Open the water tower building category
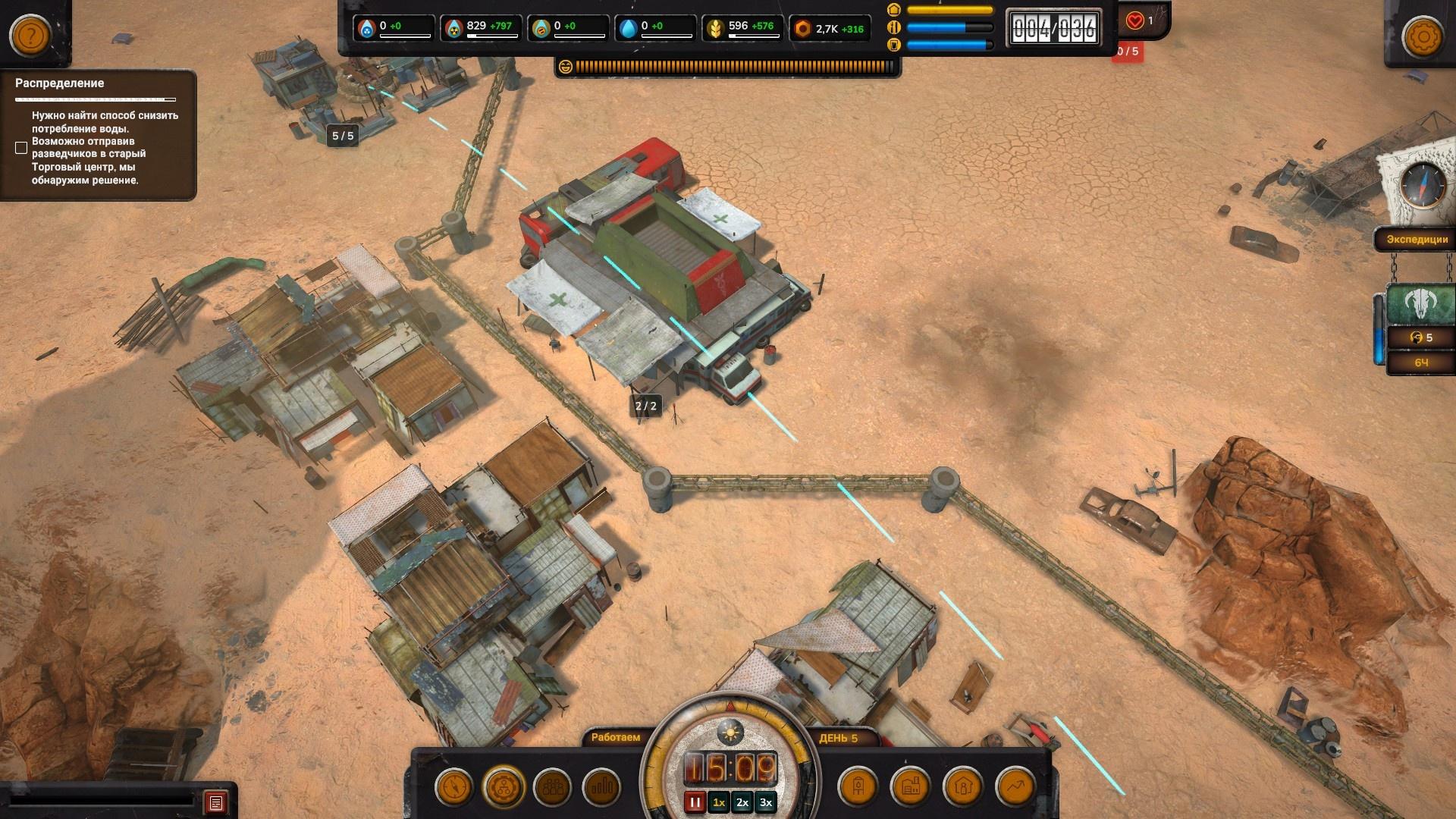The image size is (1456, 819). tap(858, 787)
